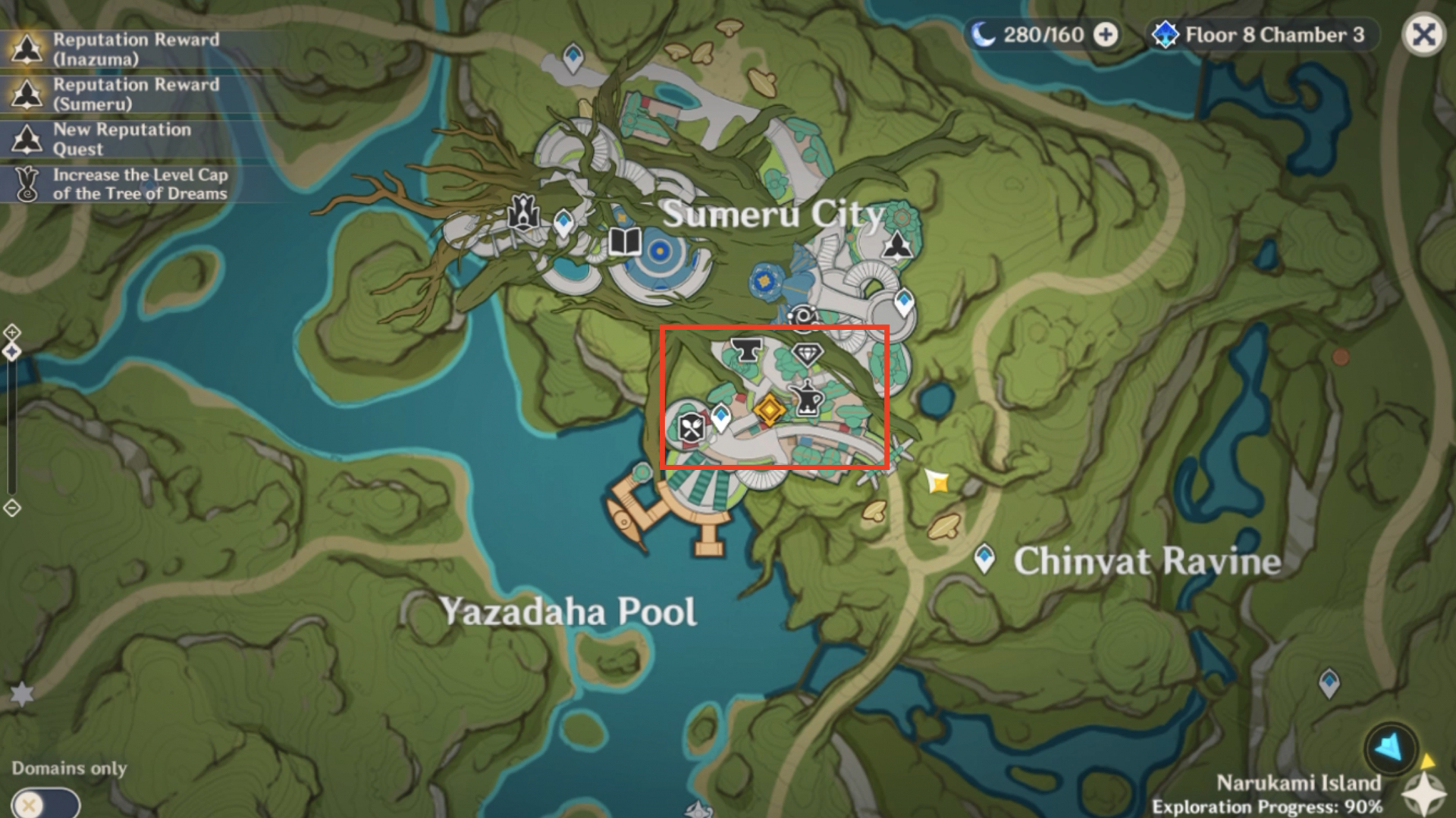Click the blacksmith anvil marker in Sumeru City

tap(747, 348)
